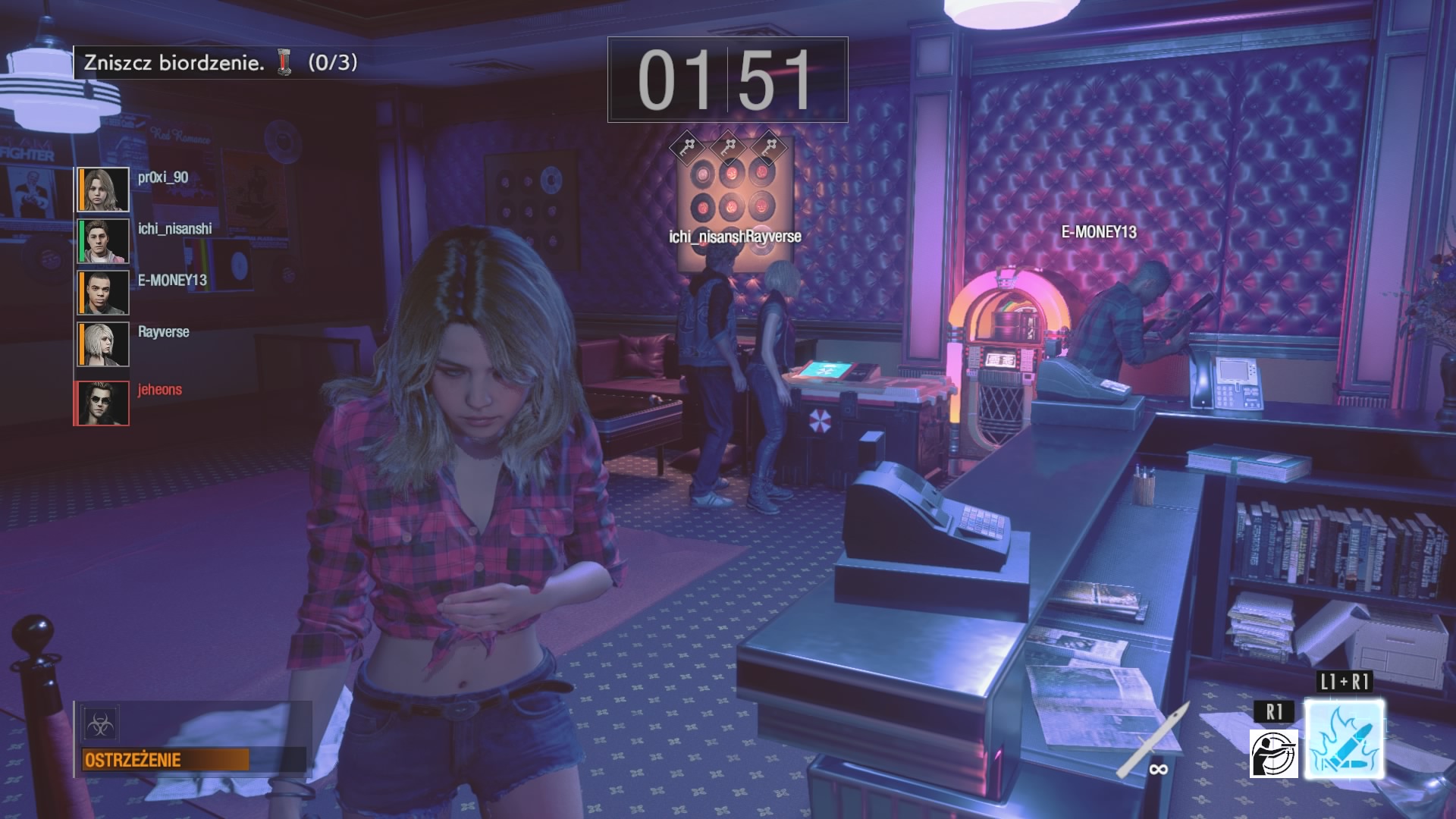The width and height of the screenshot is (1456, 819).
Task: Pick Rayverse's portrait in the roster
Action: point(103,344)
